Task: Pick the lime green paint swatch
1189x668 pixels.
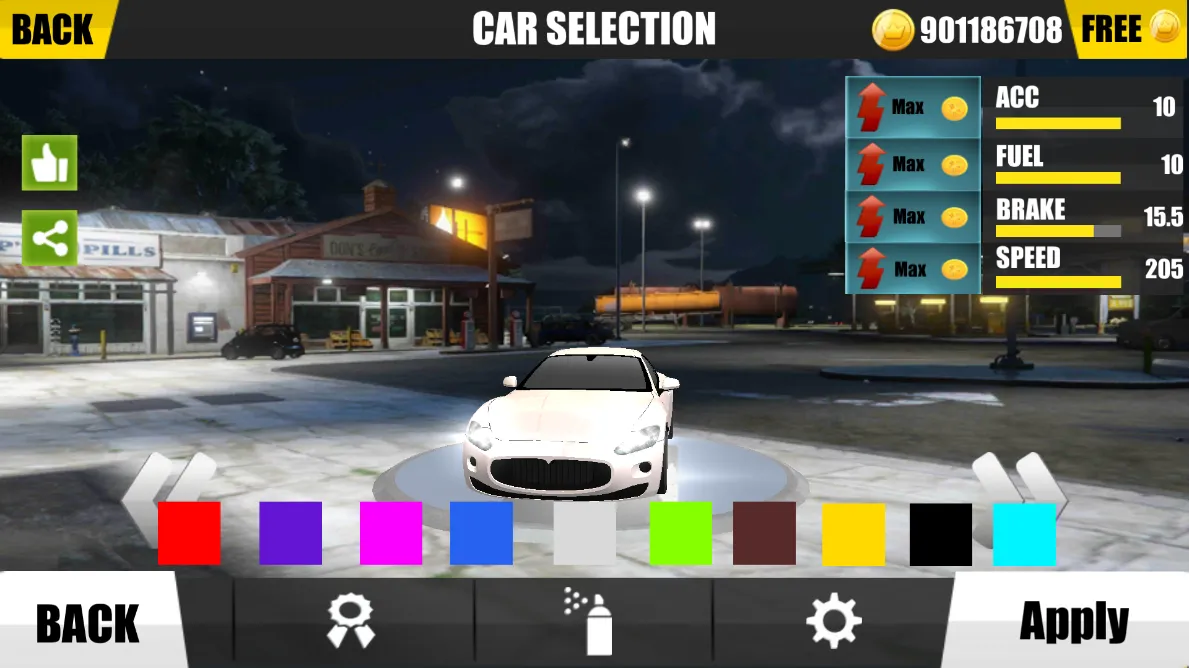Action: 681,533
